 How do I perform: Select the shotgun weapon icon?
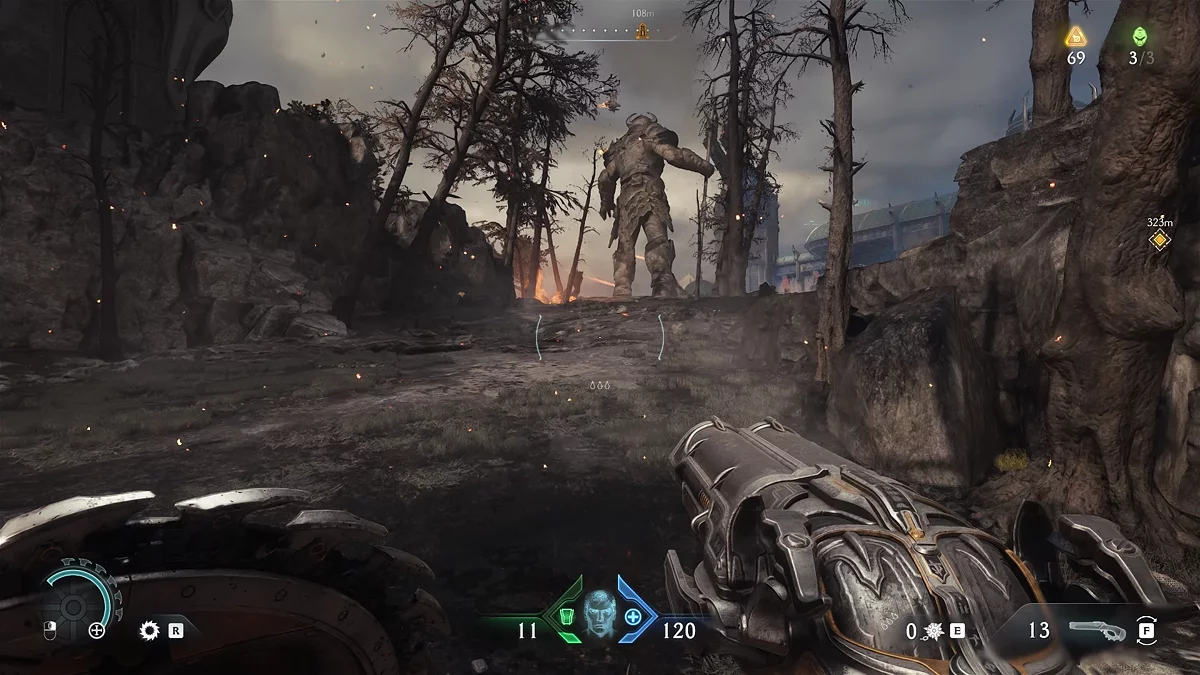[x=1096, y=630]
